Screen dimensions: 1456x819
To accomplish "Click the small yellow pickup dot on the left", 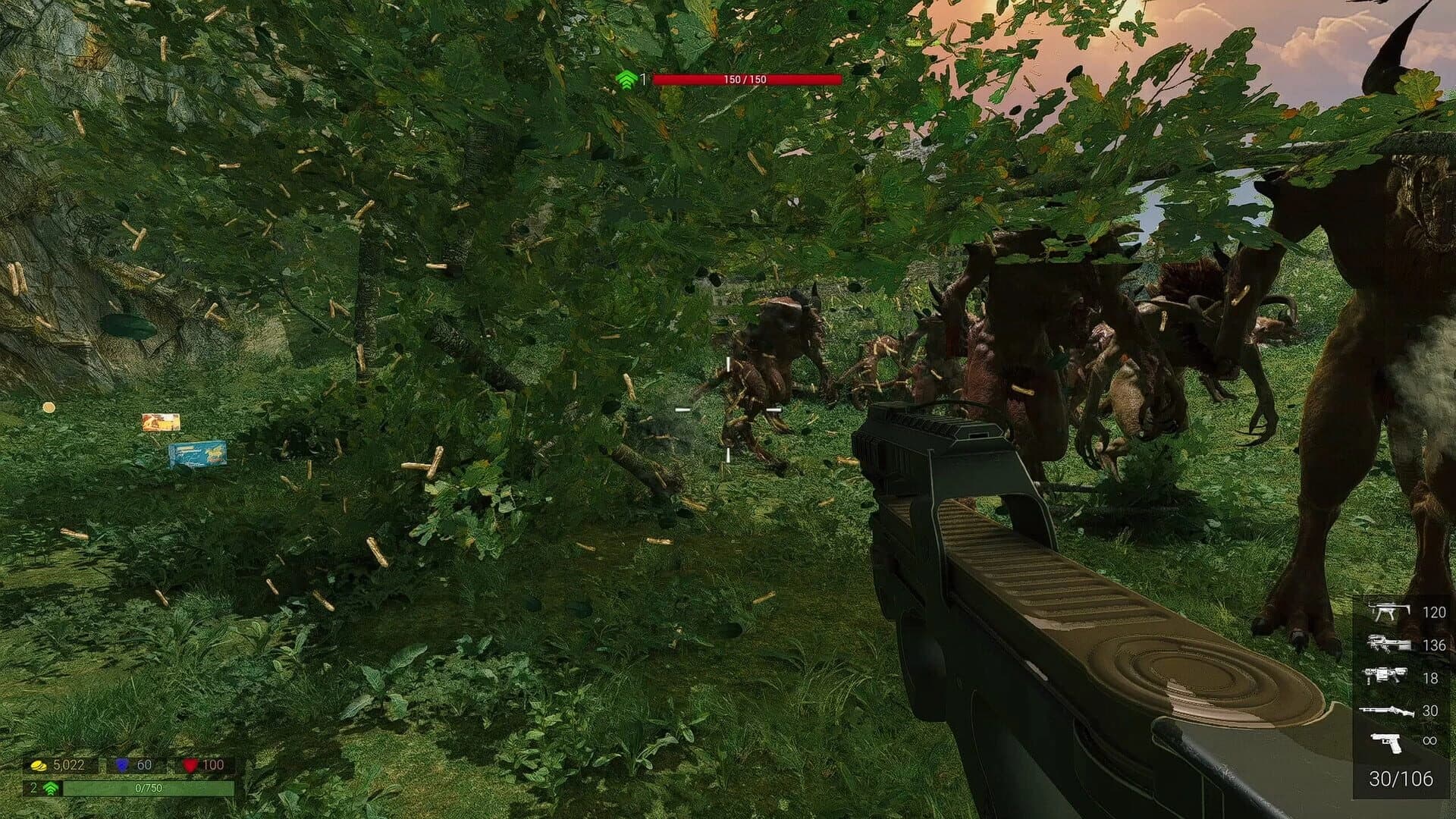I will (x=49, y=407).
